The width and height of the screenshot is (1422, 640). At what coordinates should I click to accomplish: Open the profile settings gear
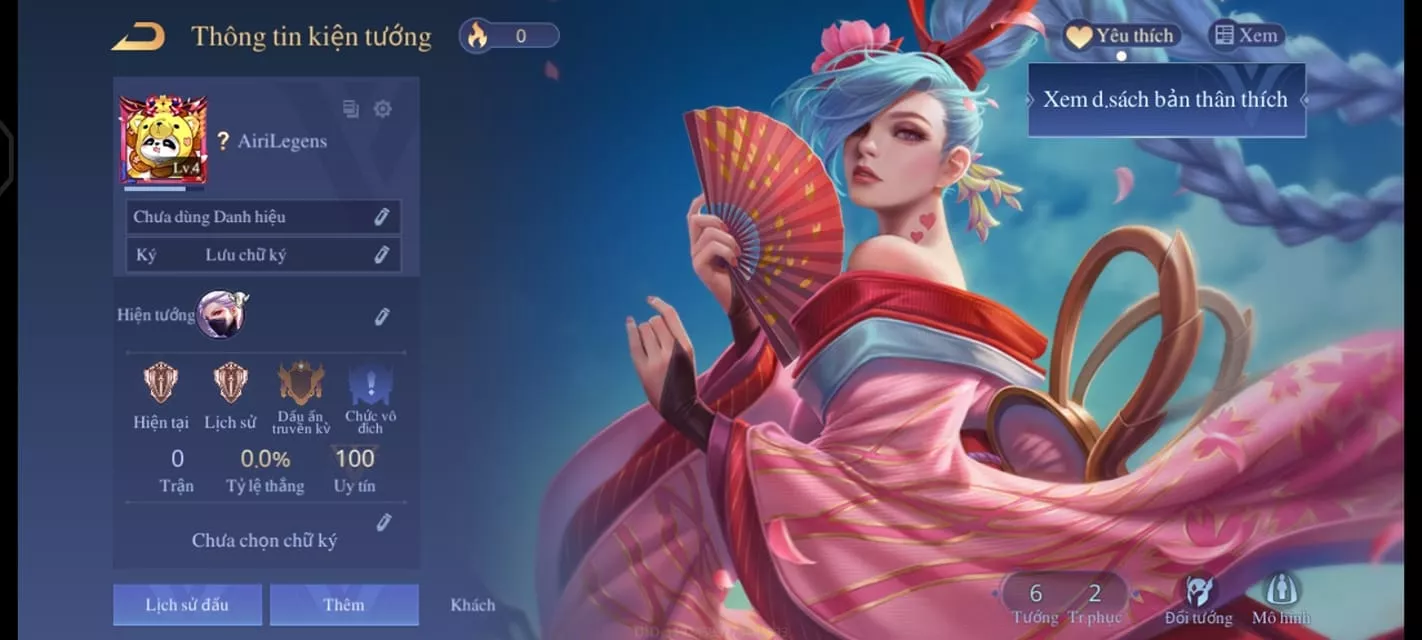pyautogui.click(x=382, y=109)
